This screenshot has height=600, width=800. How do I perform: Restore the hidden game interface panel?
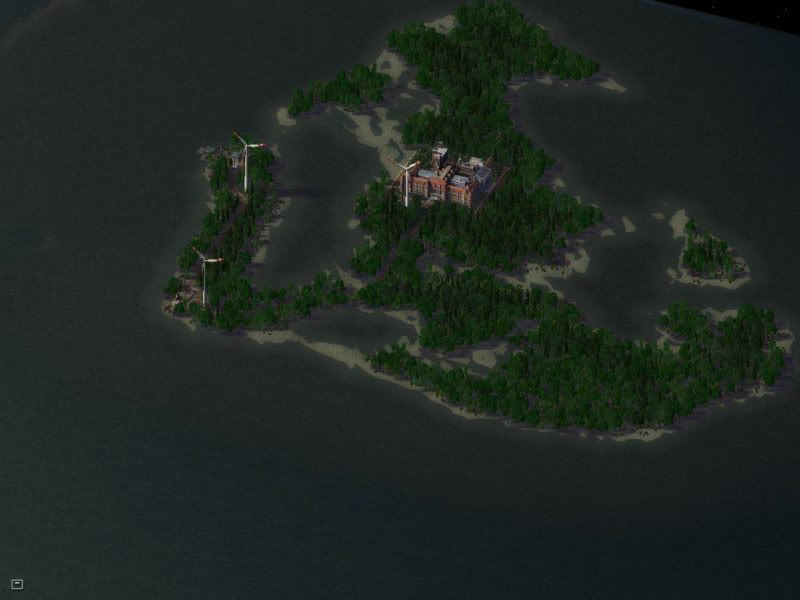coord(17,583)
